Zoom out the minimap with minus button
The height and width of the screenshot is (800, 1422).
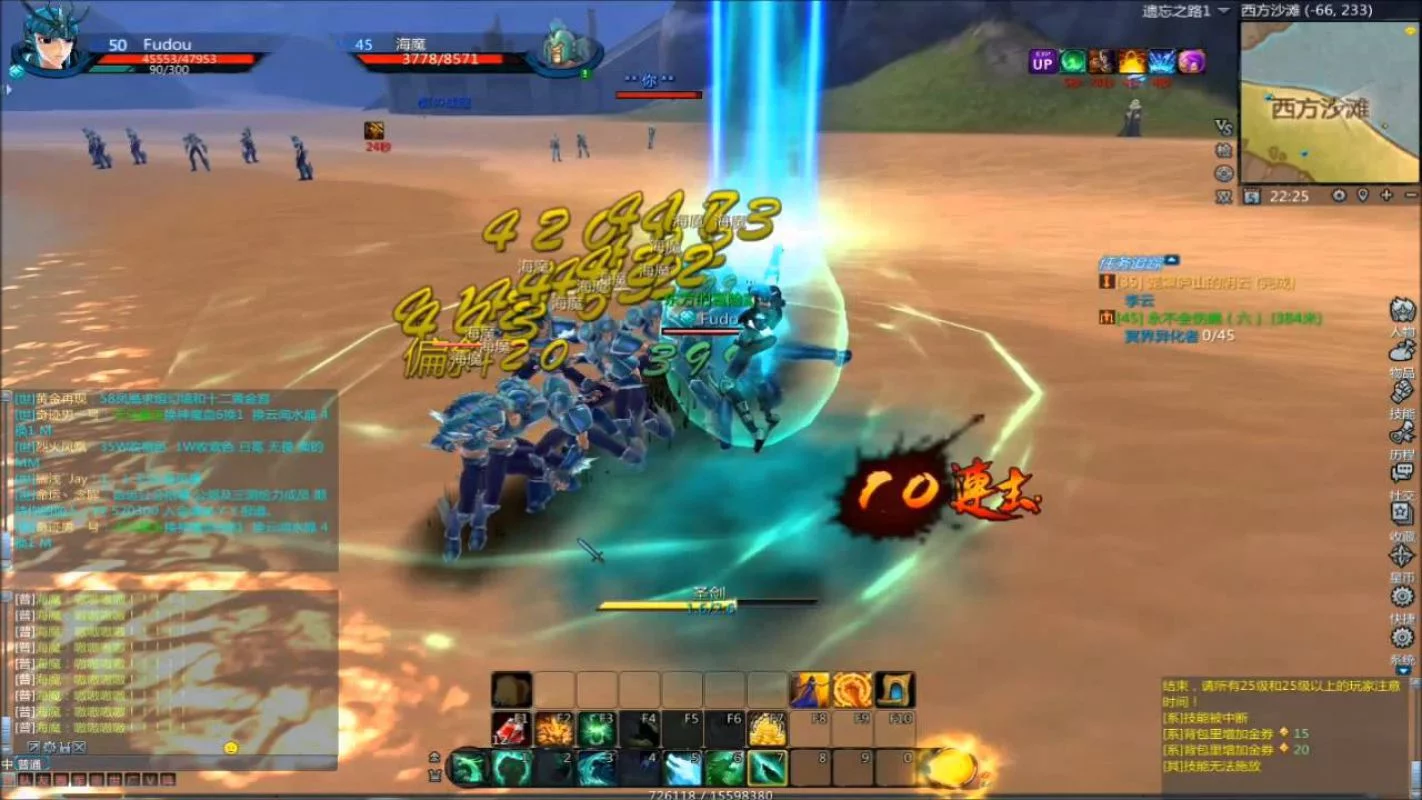coord(1410,195)
